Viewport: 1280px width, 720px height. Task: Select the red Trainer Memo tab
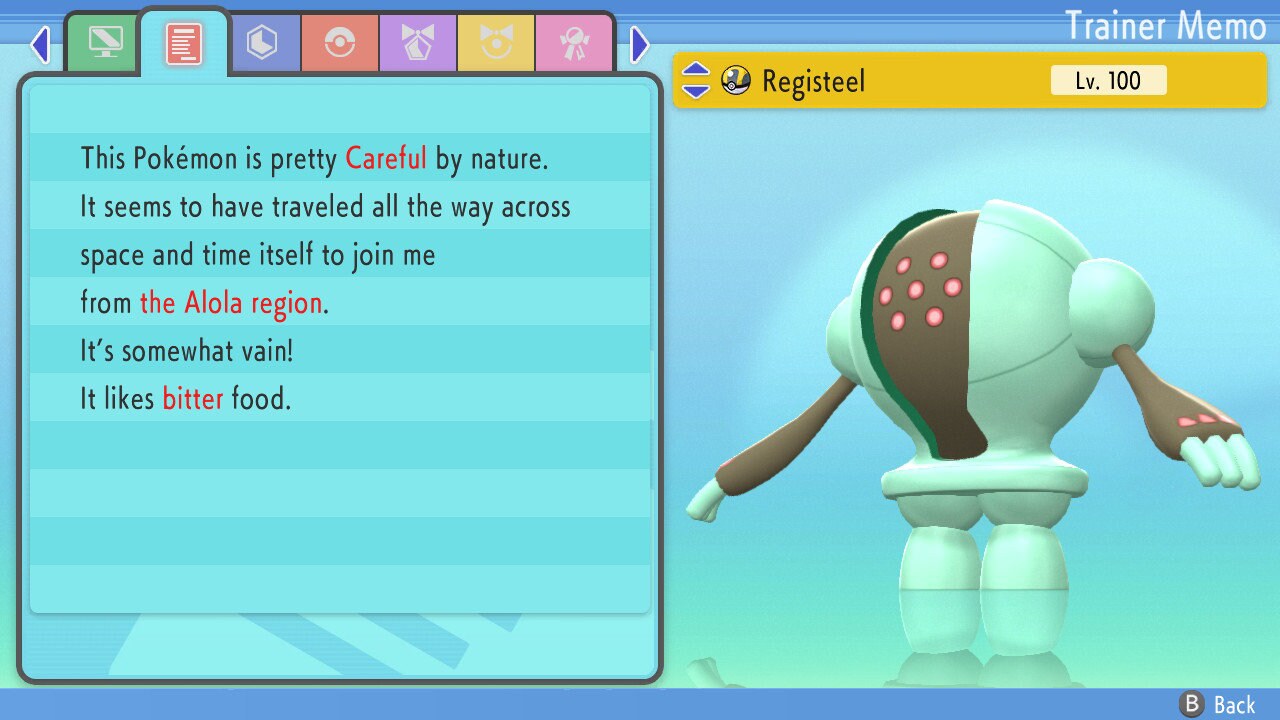[x=184, y=44]
